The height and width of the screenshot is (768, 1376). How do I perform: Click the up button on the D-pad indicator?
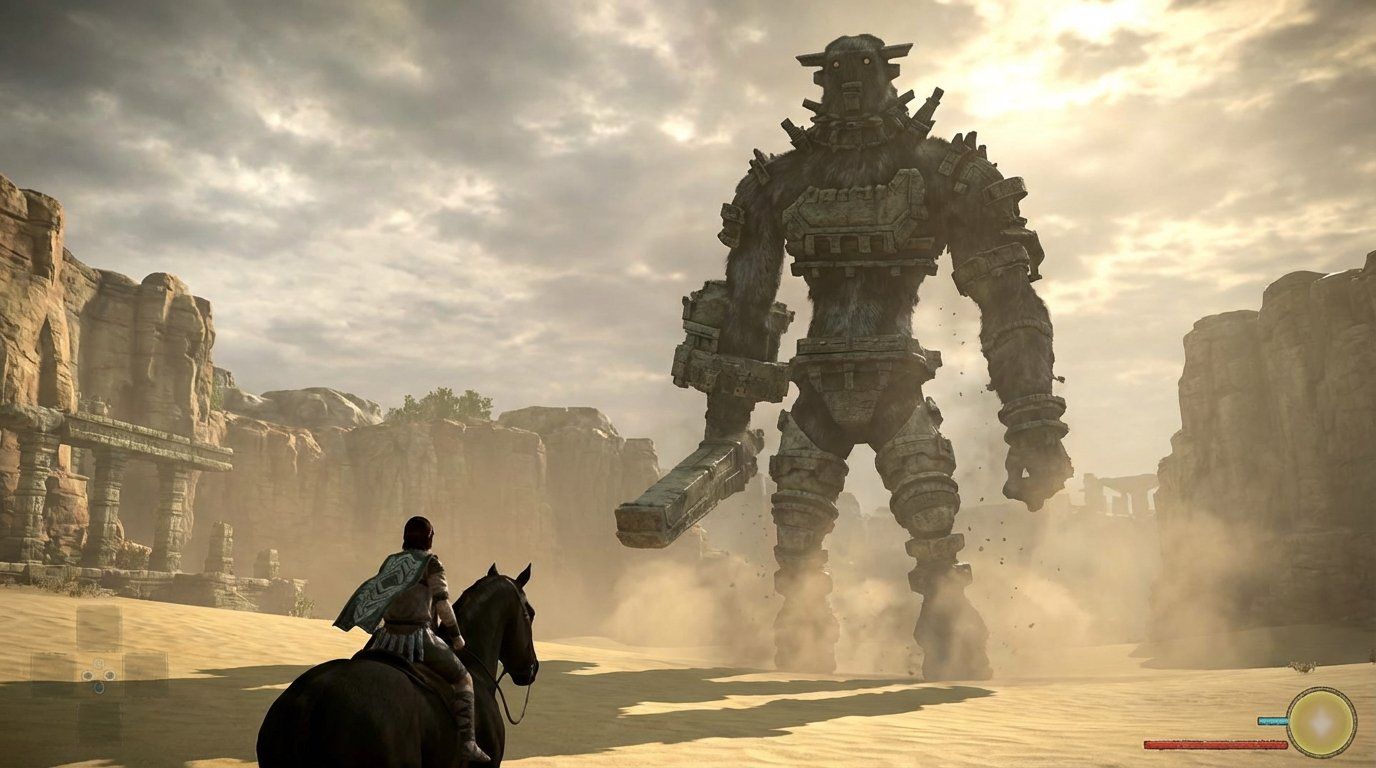click(98, 663)
